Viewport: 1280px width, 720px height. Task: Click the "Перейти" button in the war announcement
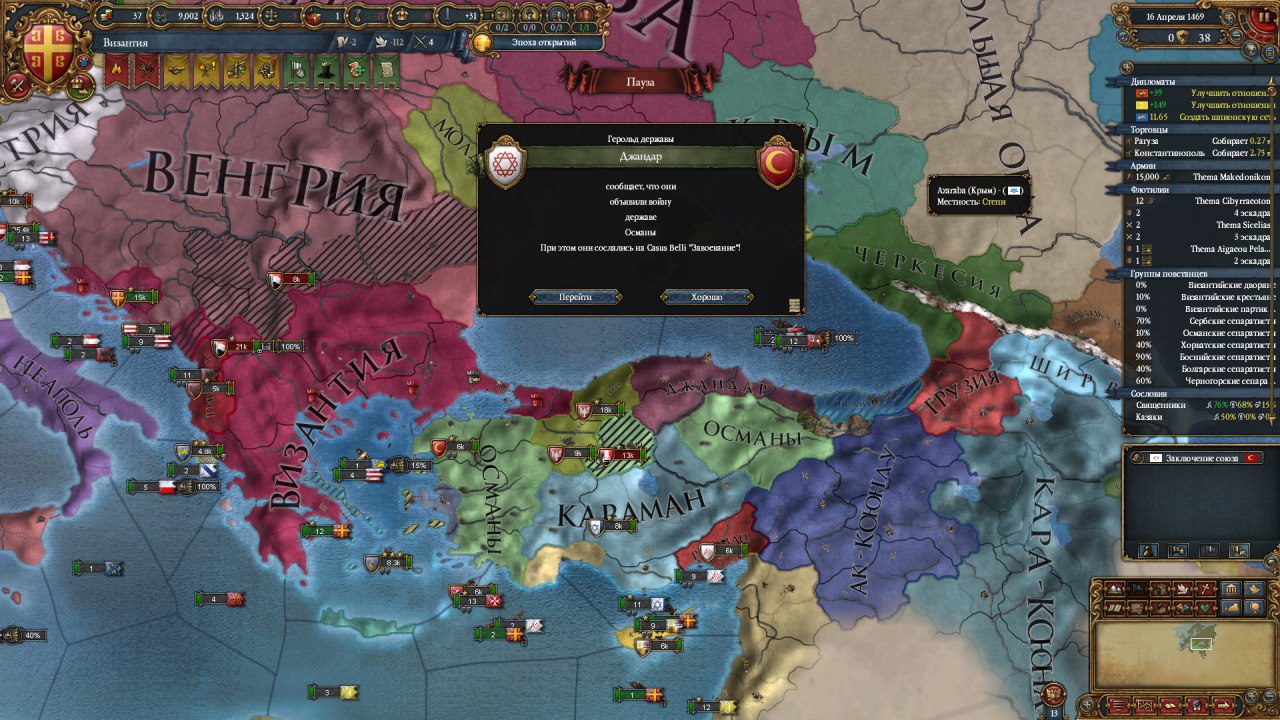pyautogui.click(x=575, y=297)
